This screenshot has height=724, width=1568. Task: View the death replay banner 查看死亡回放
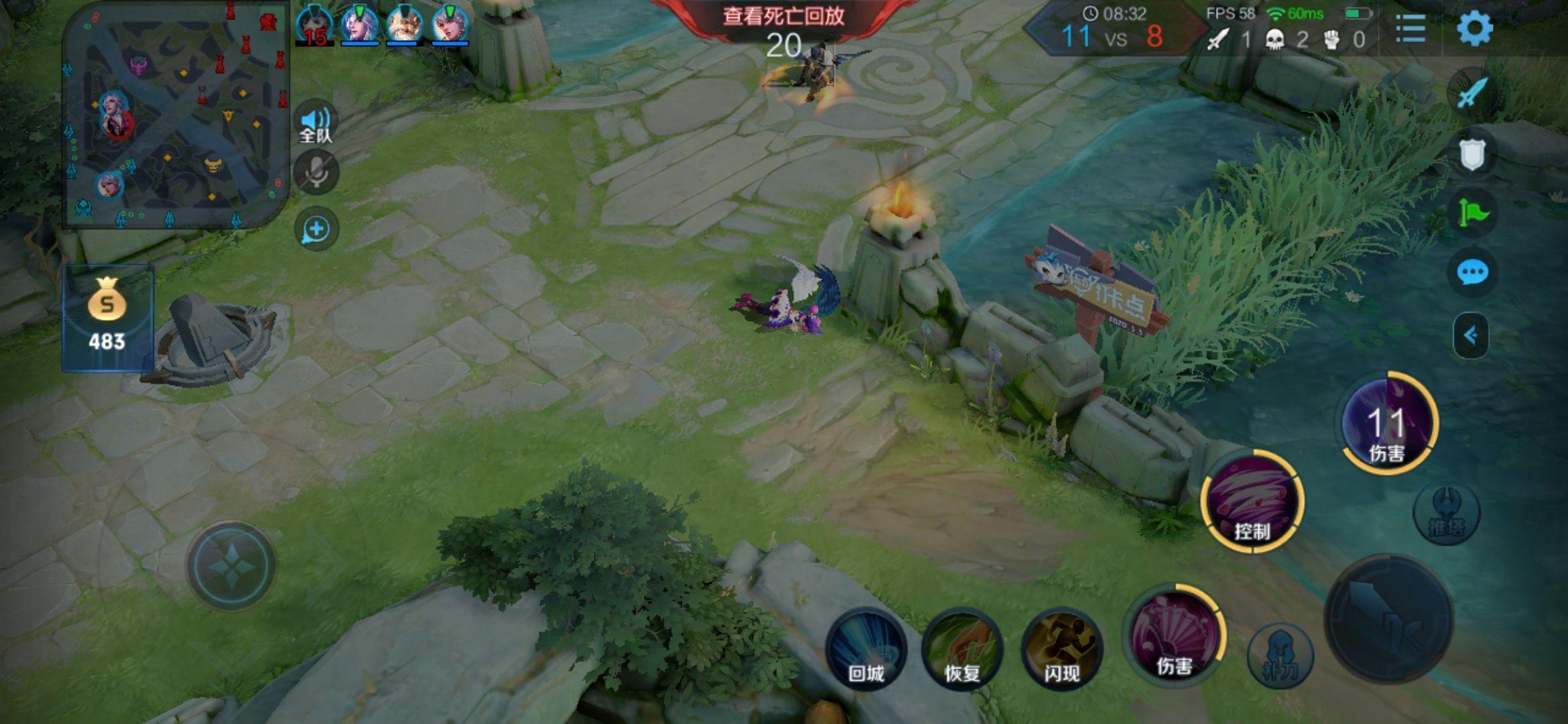(x=783, y=16)
